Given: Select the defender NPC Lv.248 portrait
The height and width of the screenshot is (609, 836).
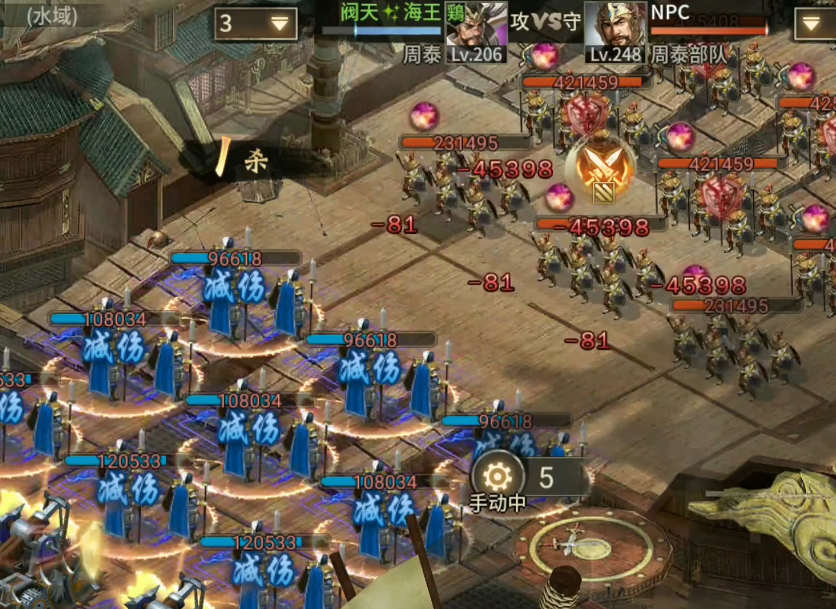Looking at the screenshot, I should click(614, 30).
